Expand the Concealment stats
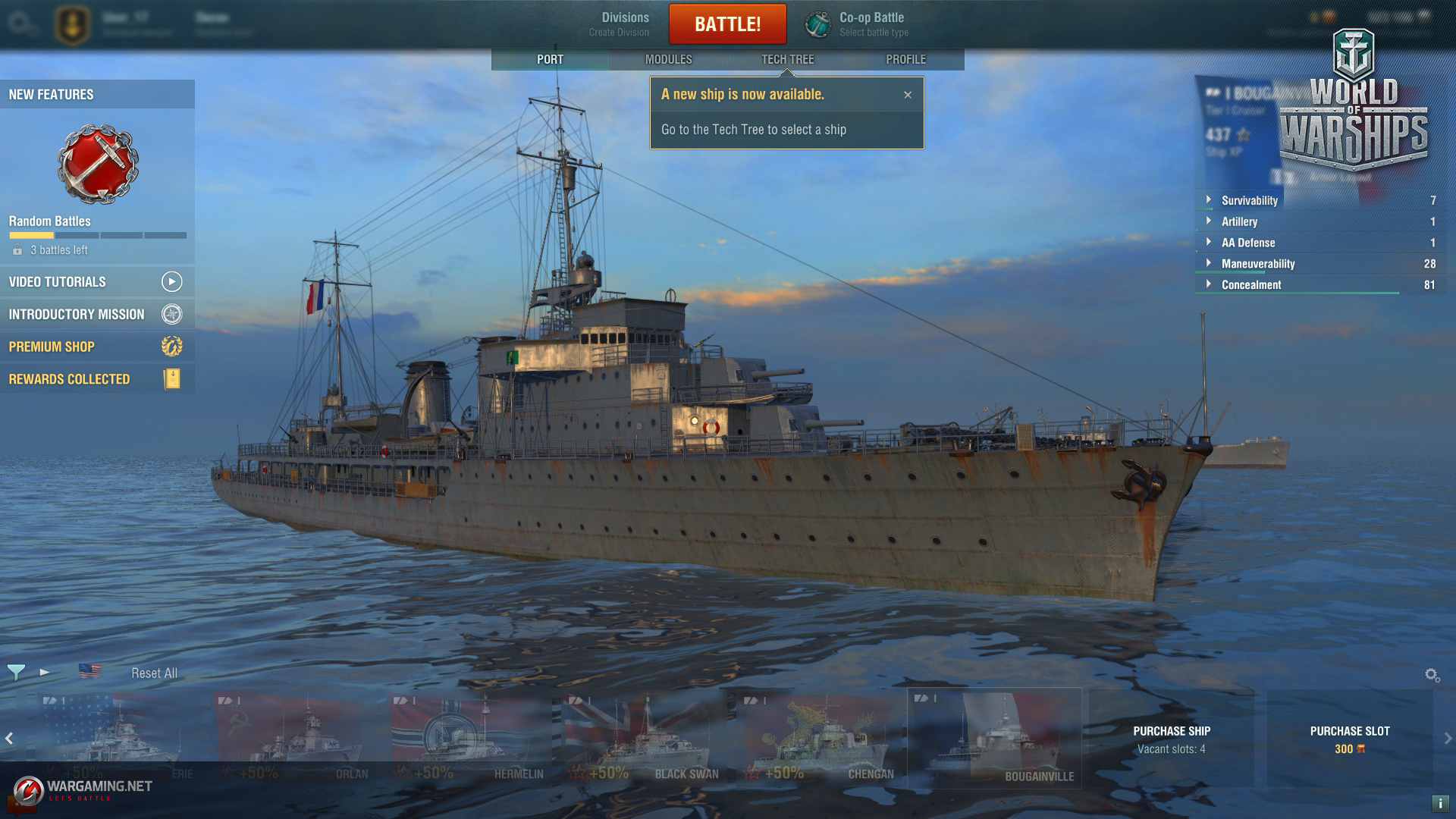1456x819 pixels. pyautogui.click(x=1250, y=285)
